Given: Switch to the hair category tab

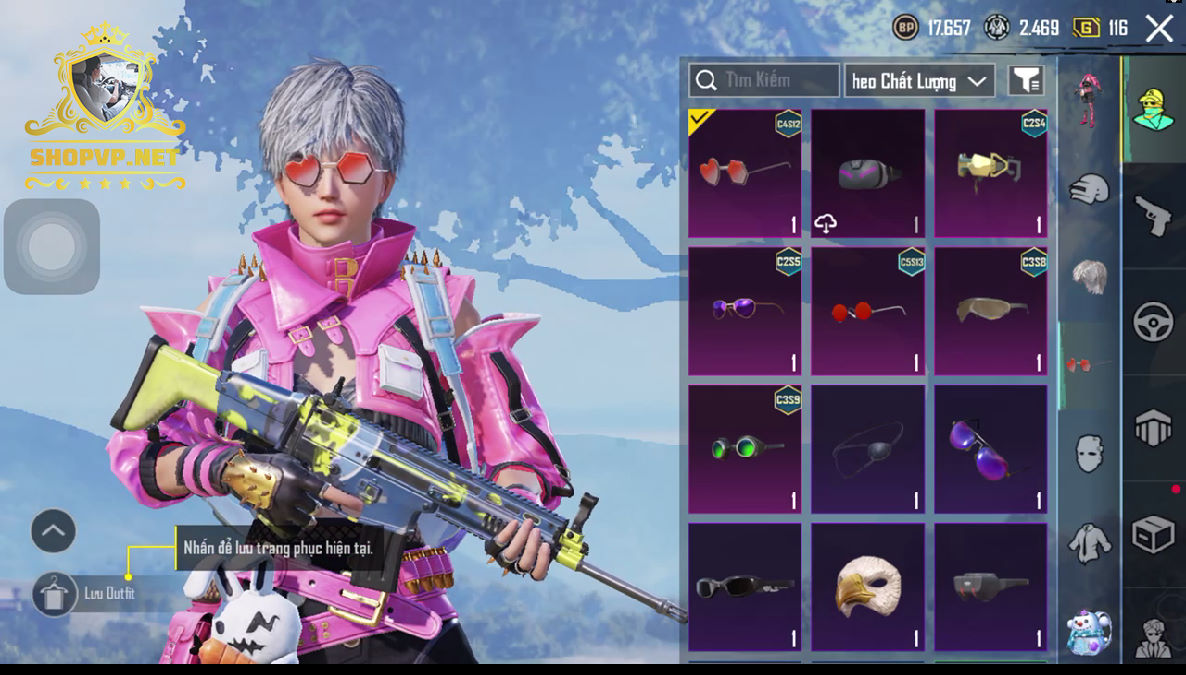Looking at the screenshot, I should point(1089,276).
